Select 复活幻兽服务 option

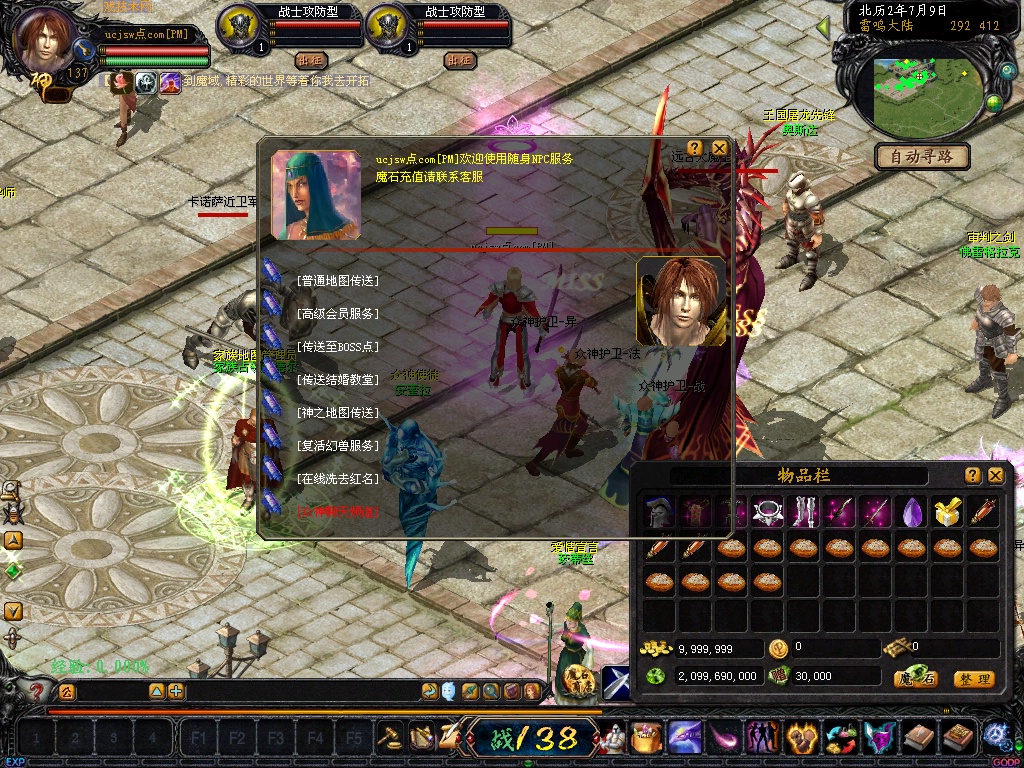pyautogui.click(x=337, y=446)
